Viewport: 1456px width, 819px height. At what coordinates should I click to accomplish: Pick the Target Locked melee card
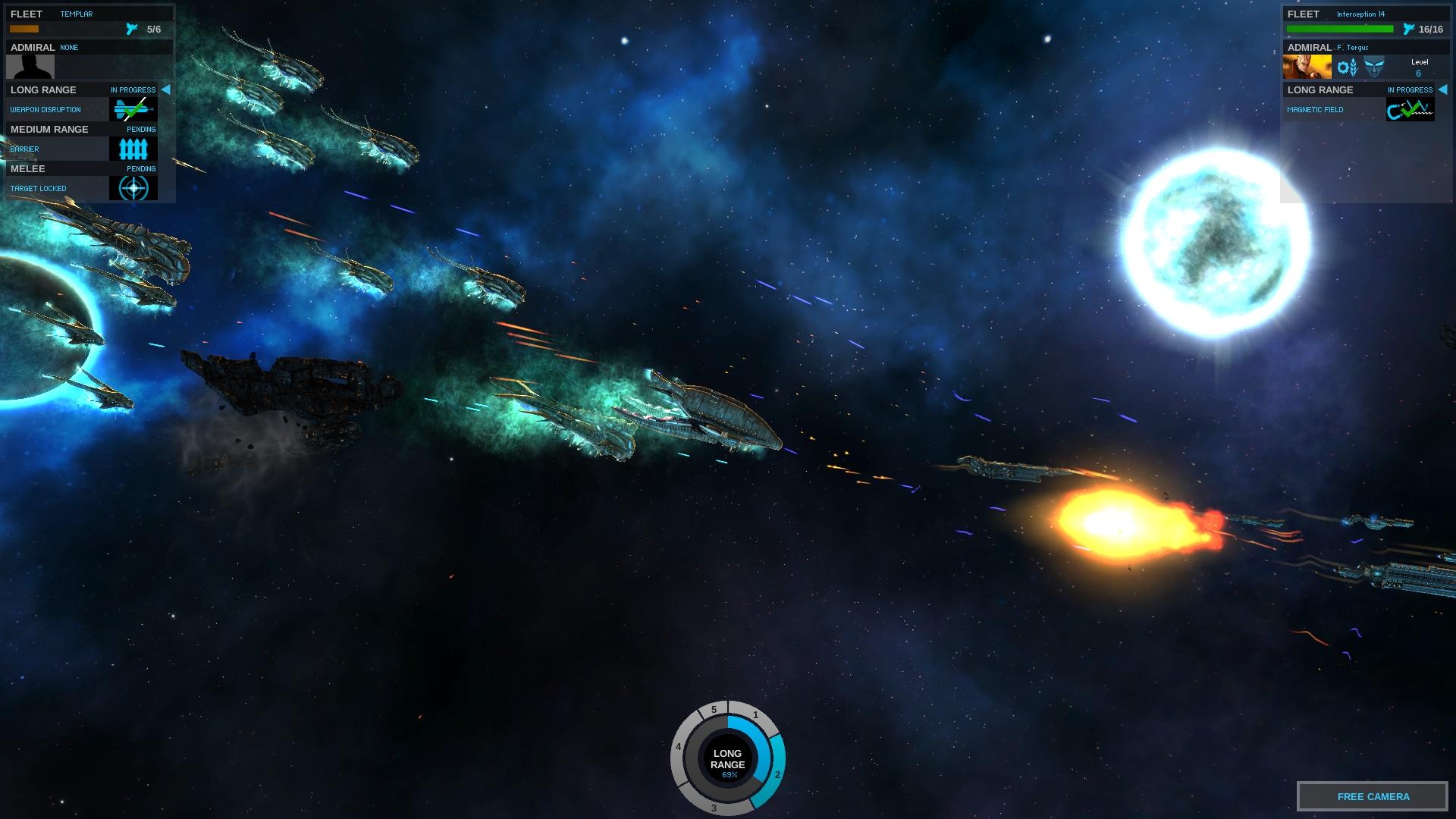point(133,188)
